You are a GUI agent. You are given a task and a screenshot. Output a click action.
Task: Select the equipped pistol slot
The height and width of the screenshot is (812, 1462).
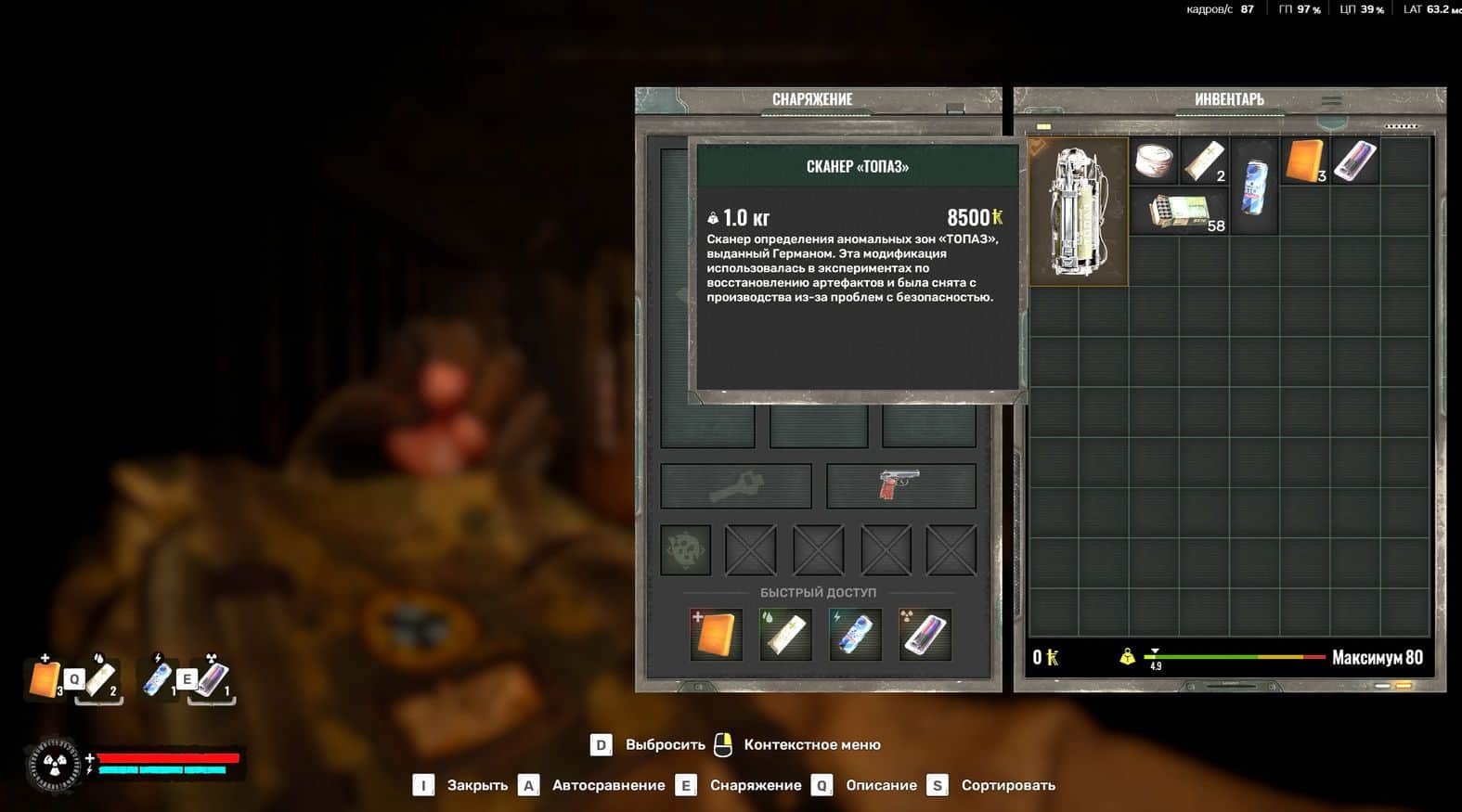[x=900, y=485]
